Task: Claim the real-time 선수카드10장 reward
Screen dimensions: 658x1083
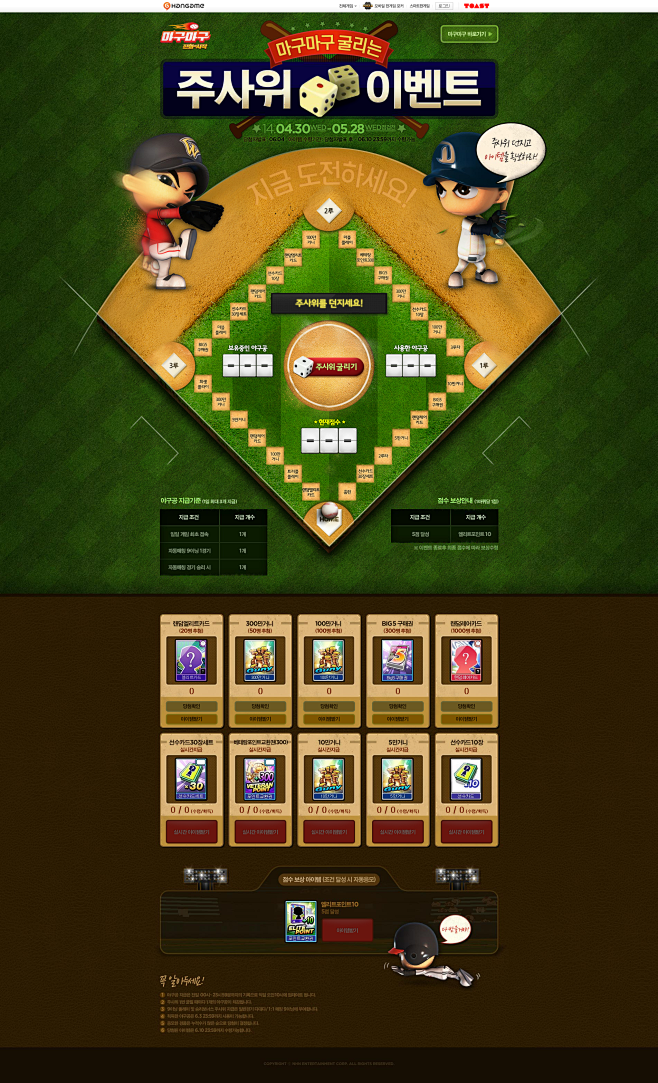Action: pos(467,832)
